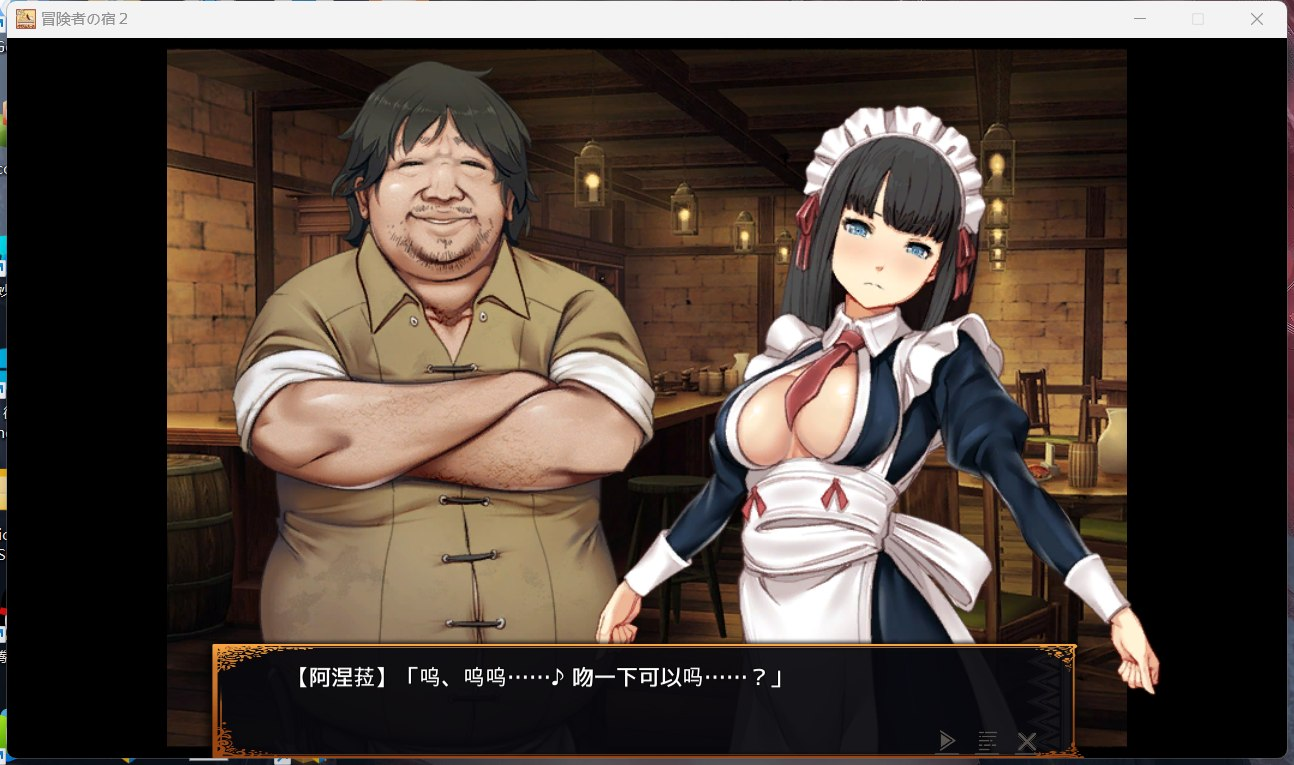This screenshot has height=765, width=1294.
Task: Close the 冒険者の宿２ window
Action: [1256, 18]
